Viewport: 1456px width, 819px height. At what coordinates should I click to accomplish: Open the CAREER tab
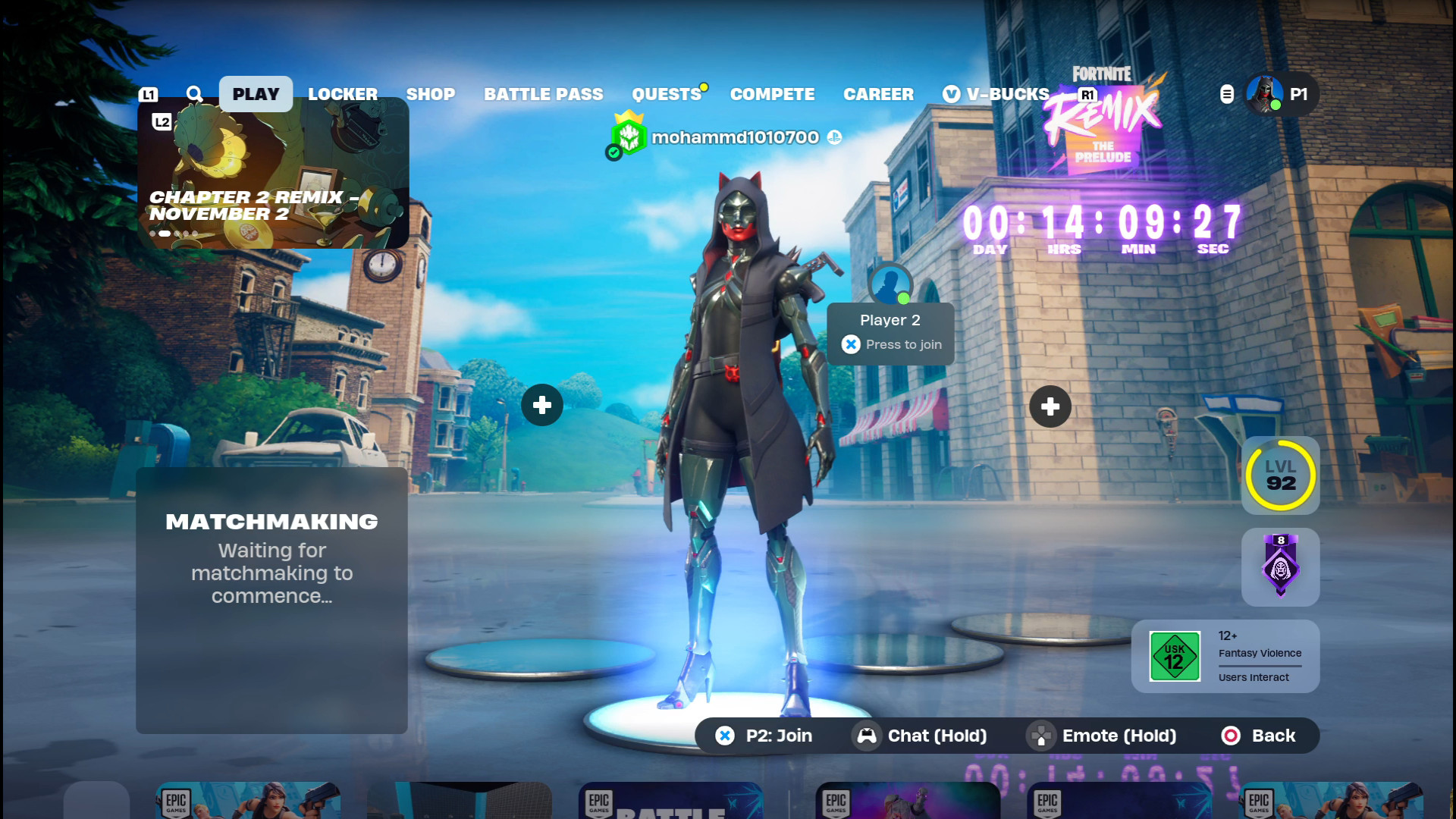coord(878,94)
